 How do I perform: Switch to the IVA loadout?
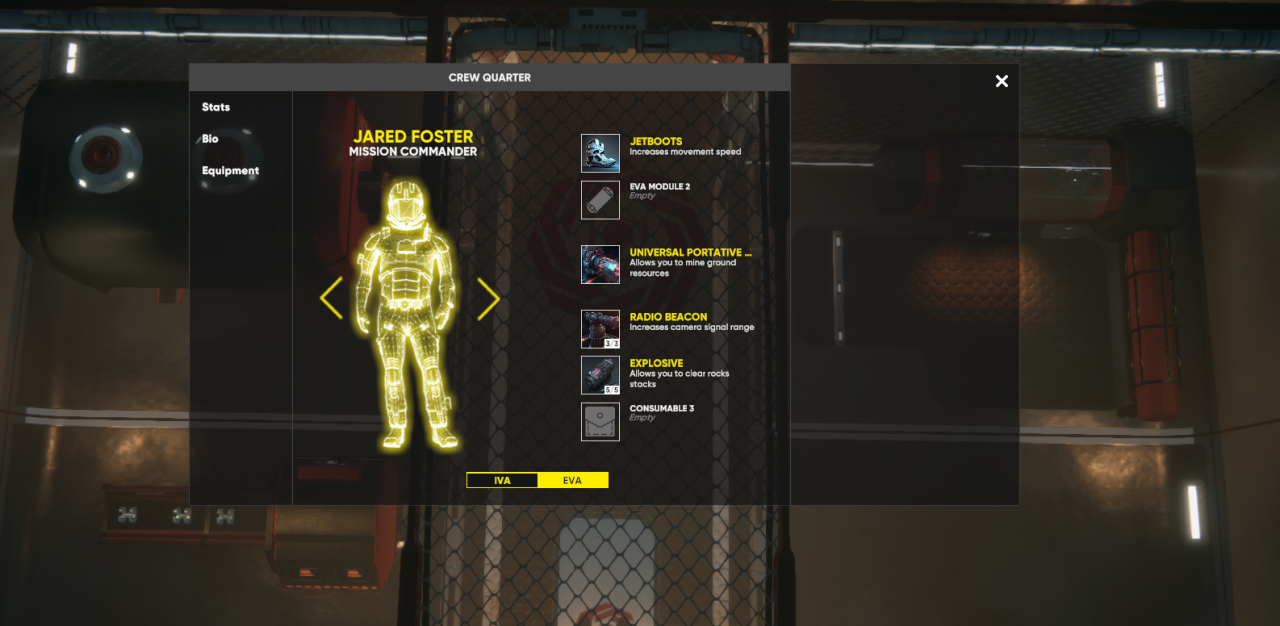(502, 480)
